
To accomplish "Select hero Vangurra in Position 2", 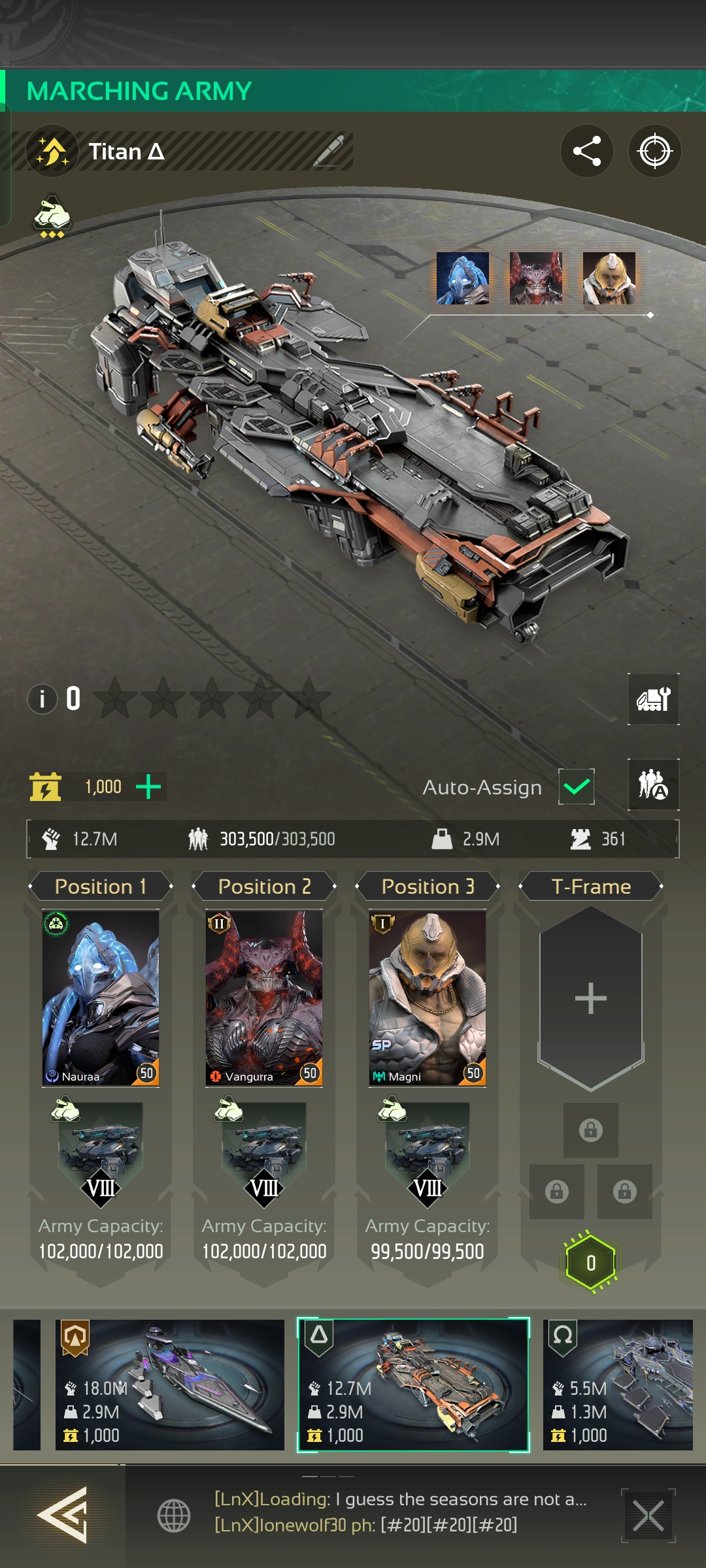I will tap(264, 998).
